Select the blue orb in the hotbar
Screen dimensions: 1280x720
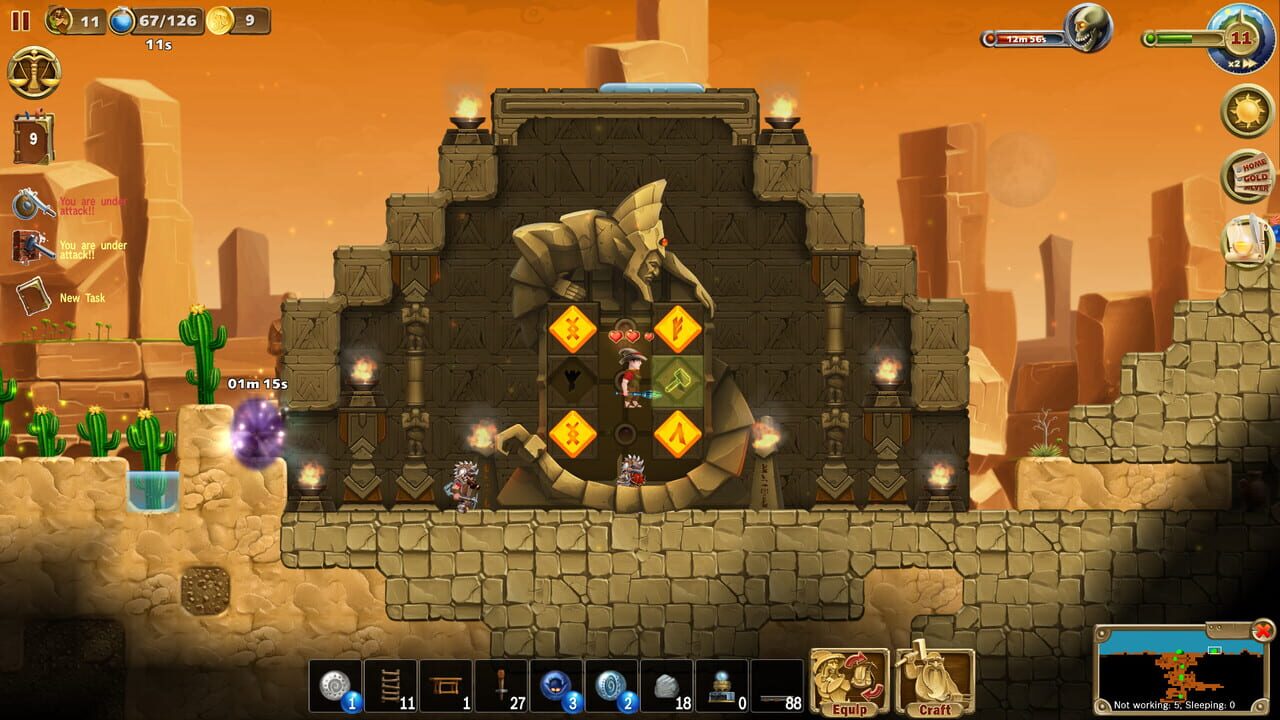[x=557, y=686]
